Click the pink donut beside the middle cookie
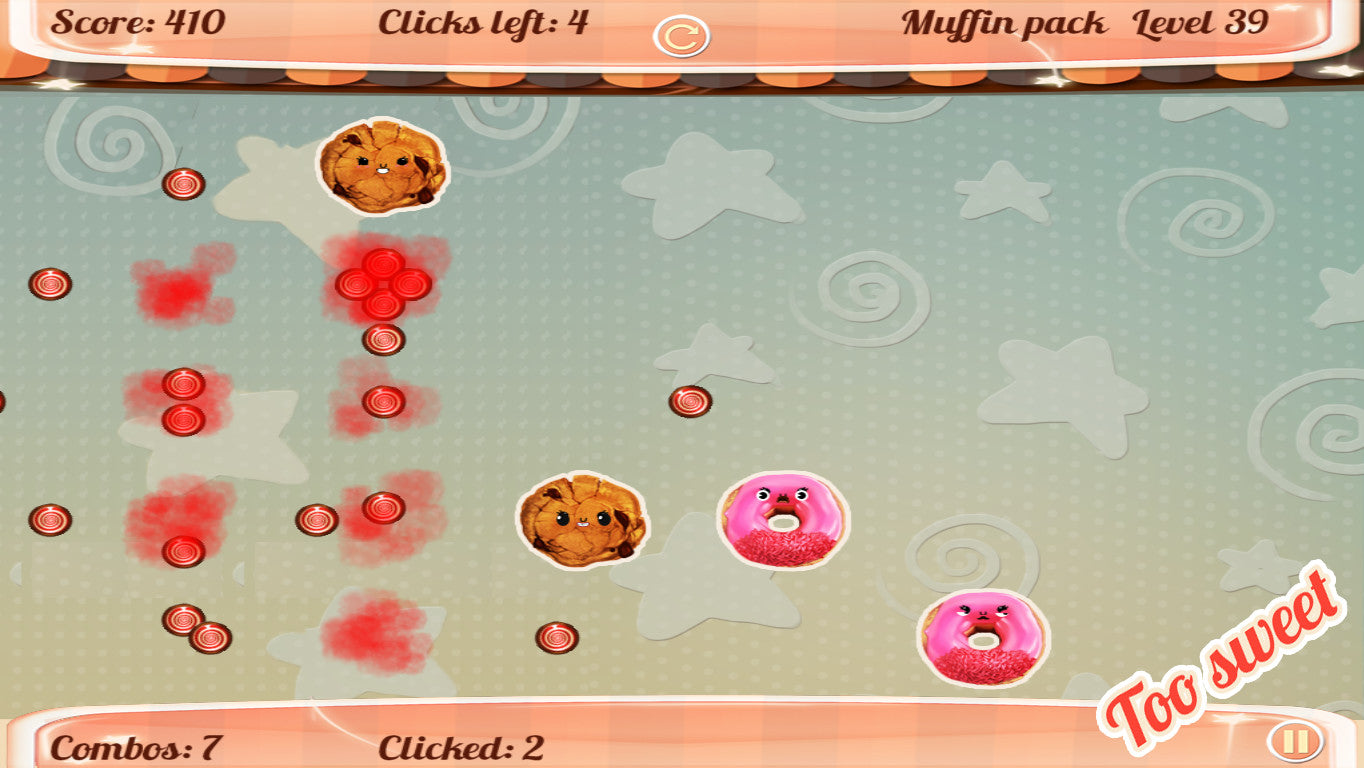The width and height of the screenshot is (1364, 768). 780,520
